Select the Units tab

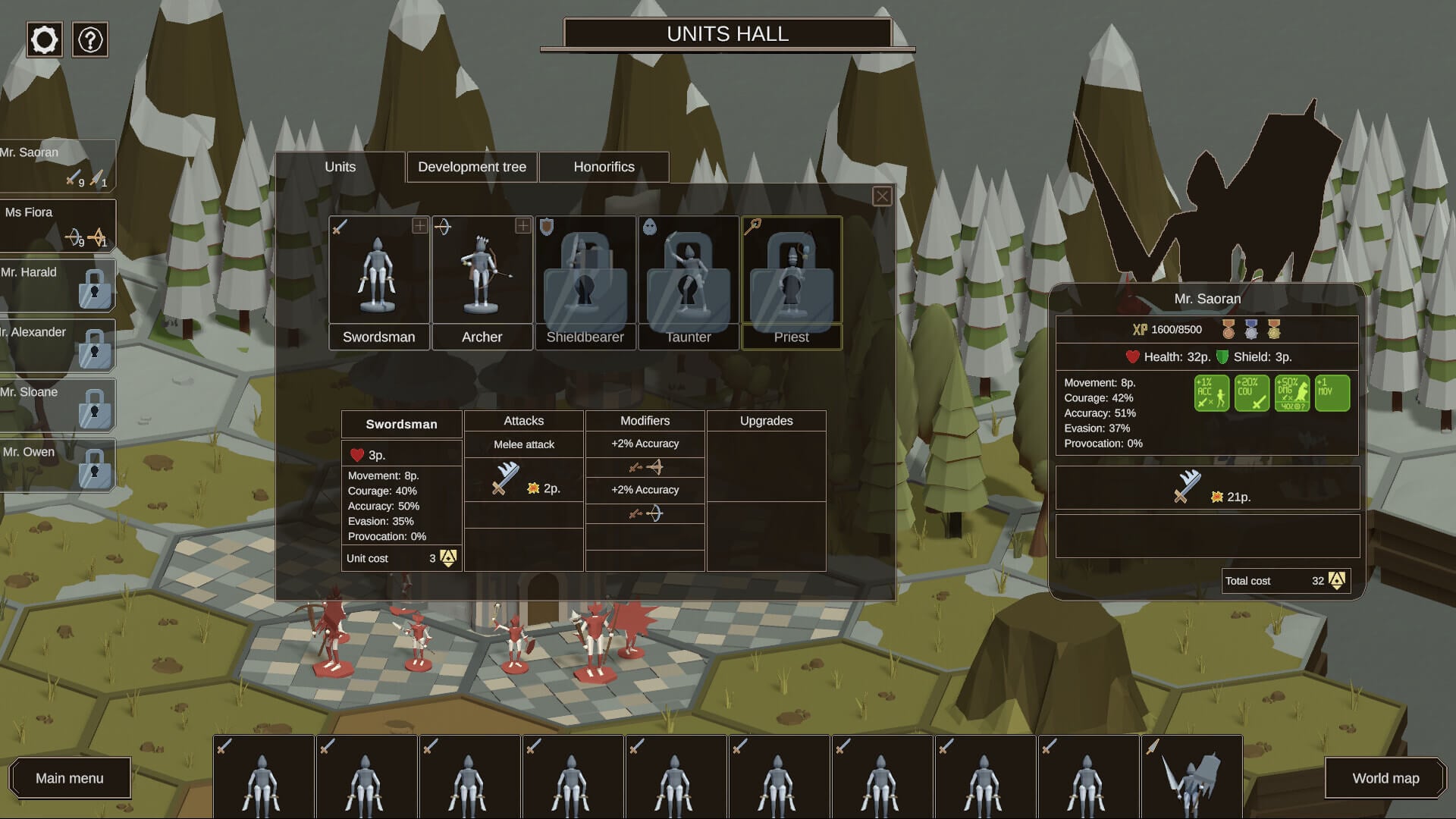(340, 167)
